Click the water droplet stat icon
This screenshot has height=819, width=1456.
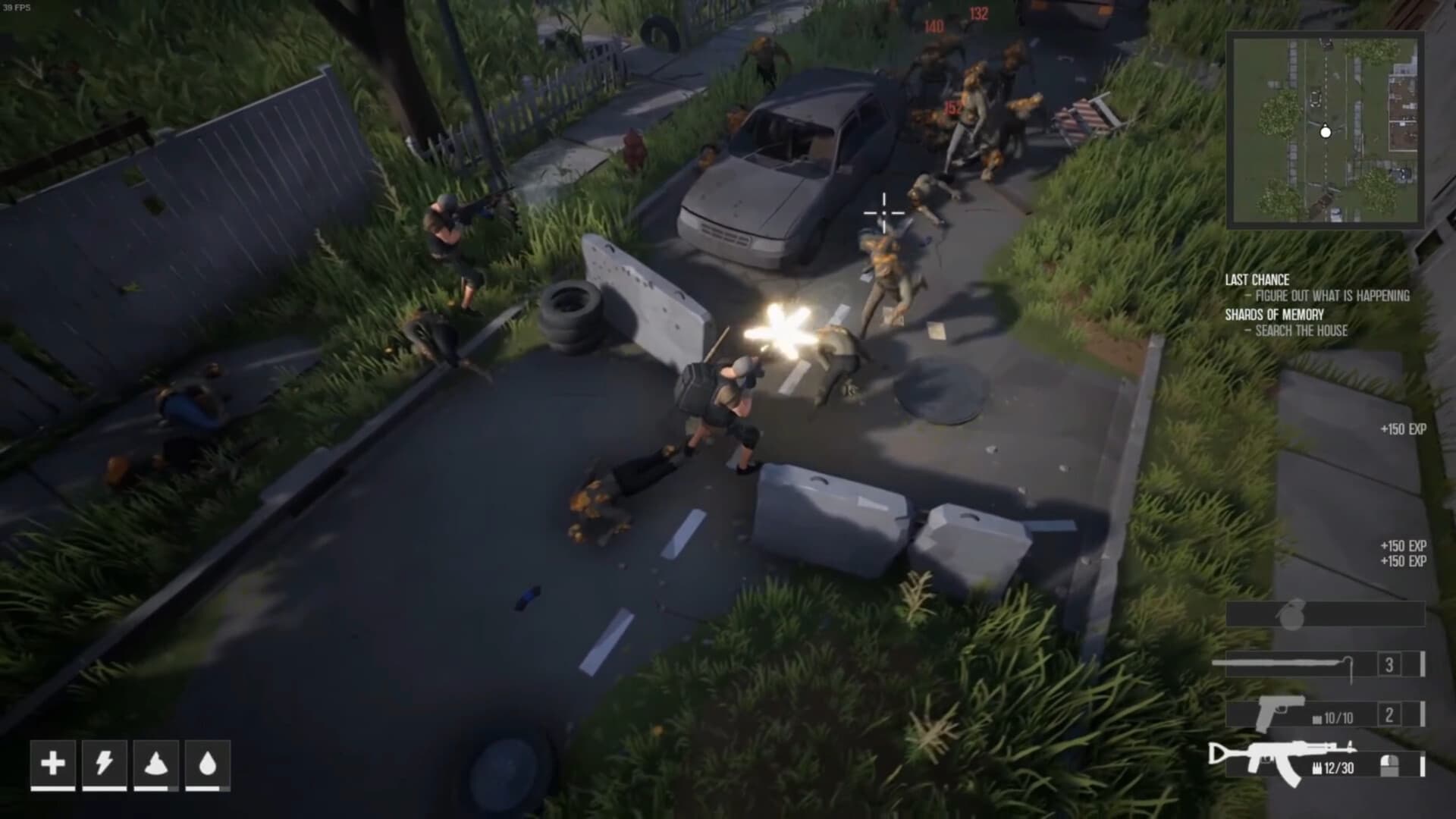208,766
